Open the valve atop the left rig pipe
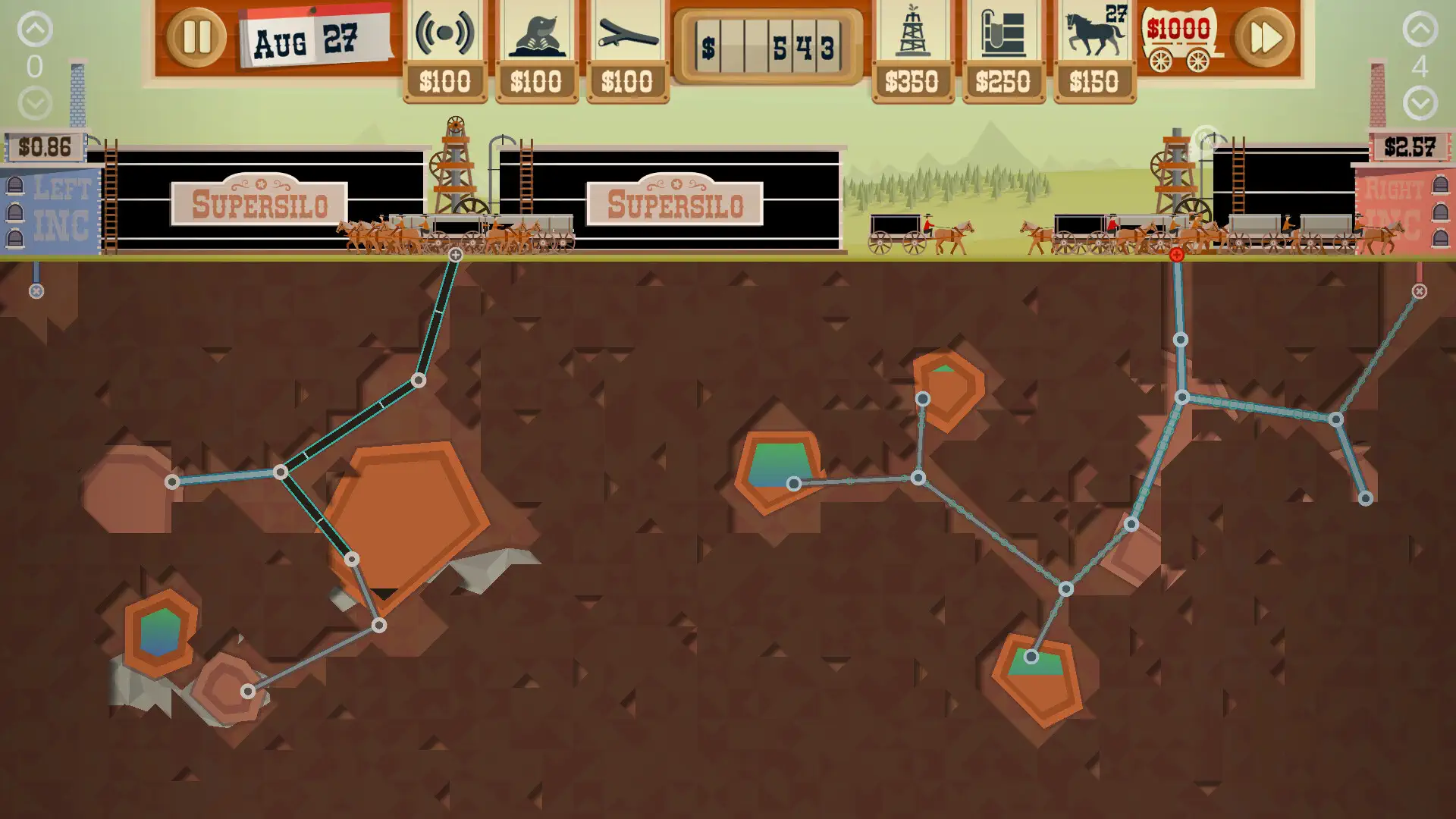The width and height of the screenshot is (1456, 819). click(454, 256)
